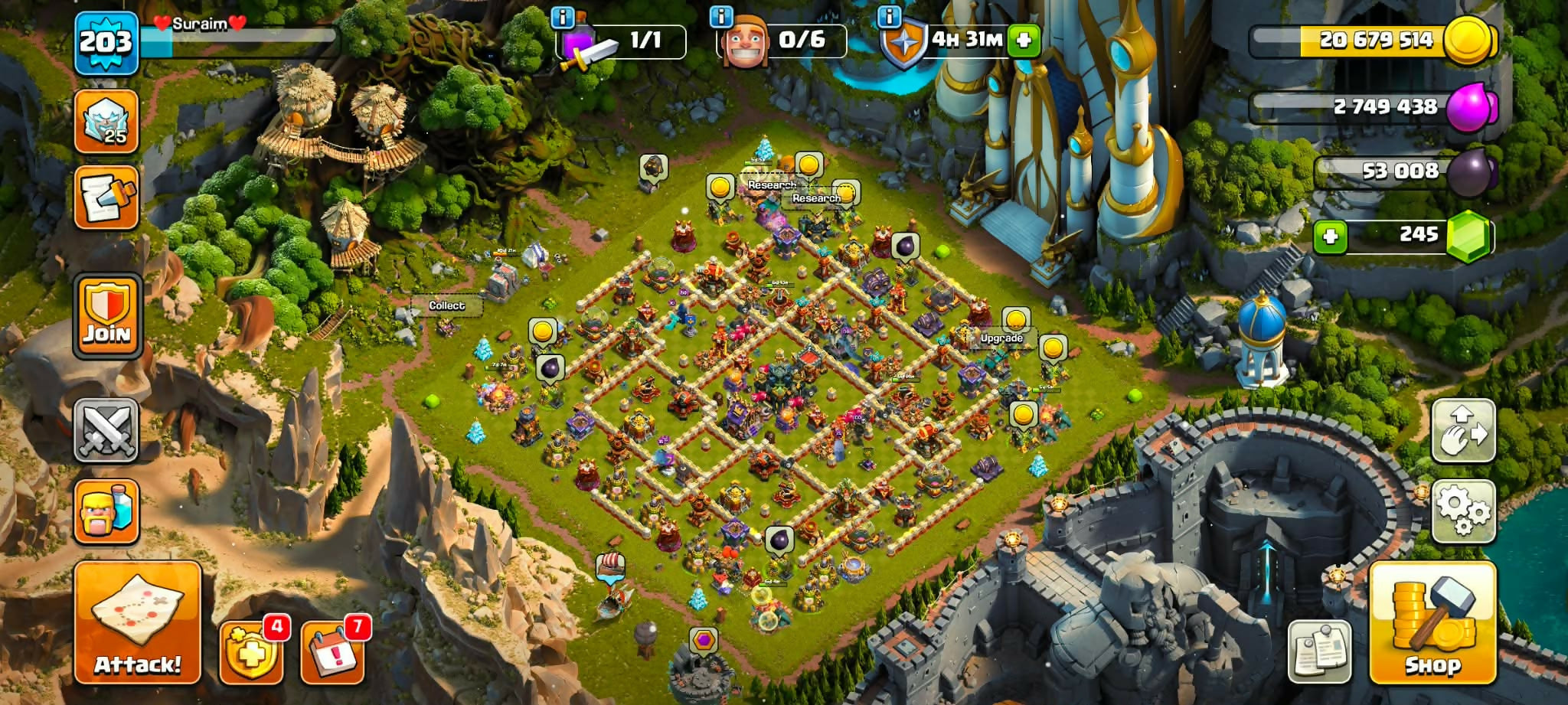Open the Shop

click(x=1432, y=622)
